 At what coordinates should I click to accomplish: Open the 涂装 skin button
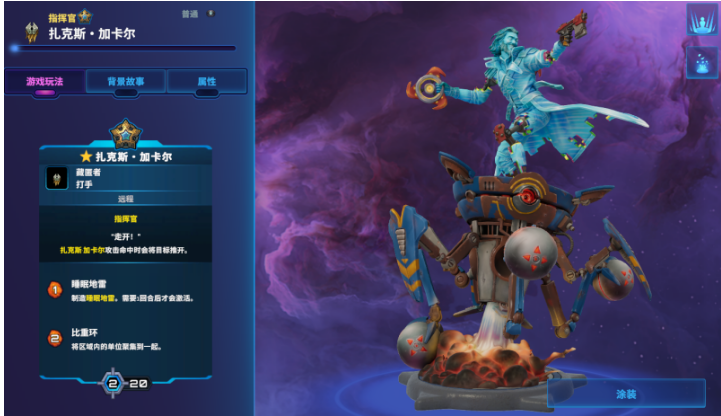(x=626, y=394)
